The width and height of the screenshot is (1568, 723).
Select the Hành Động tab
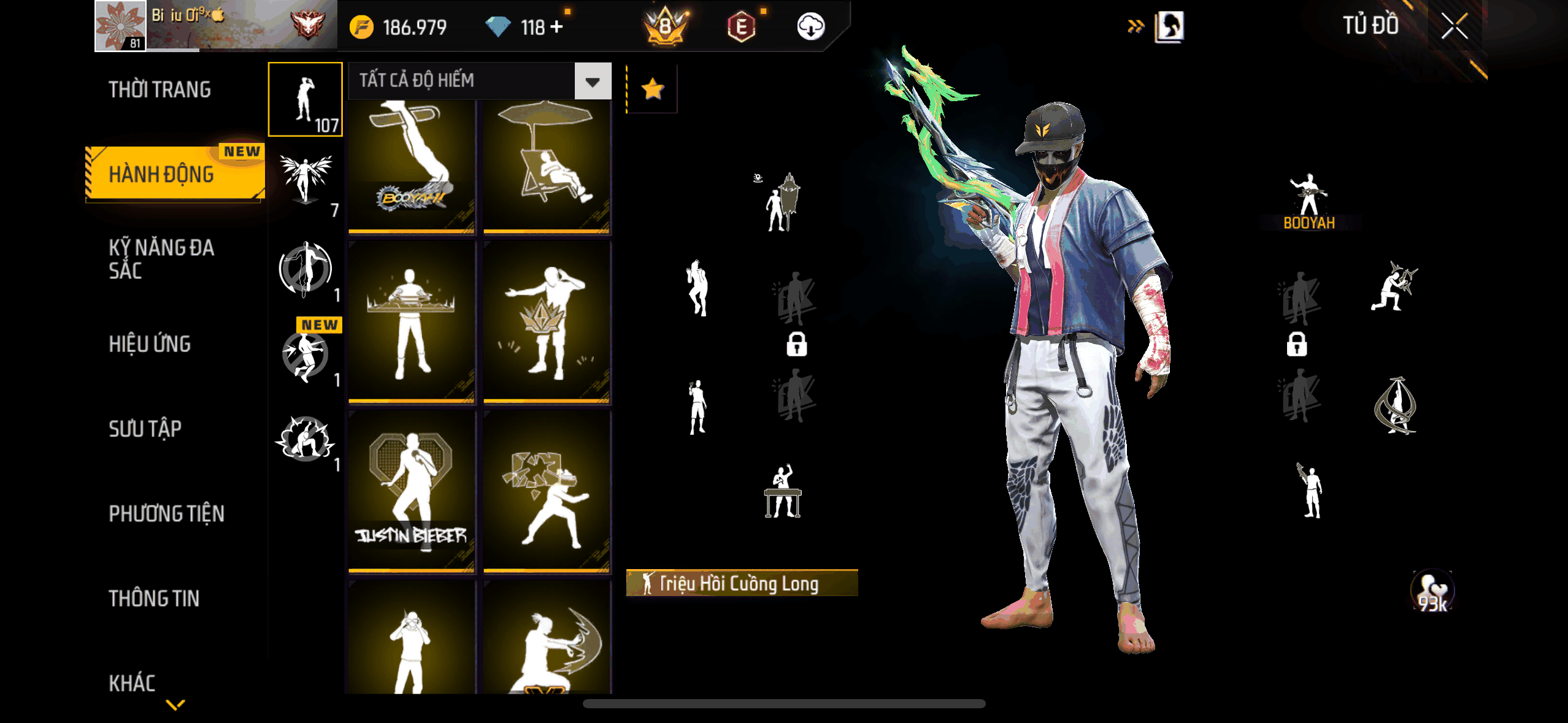coord(162,175)
